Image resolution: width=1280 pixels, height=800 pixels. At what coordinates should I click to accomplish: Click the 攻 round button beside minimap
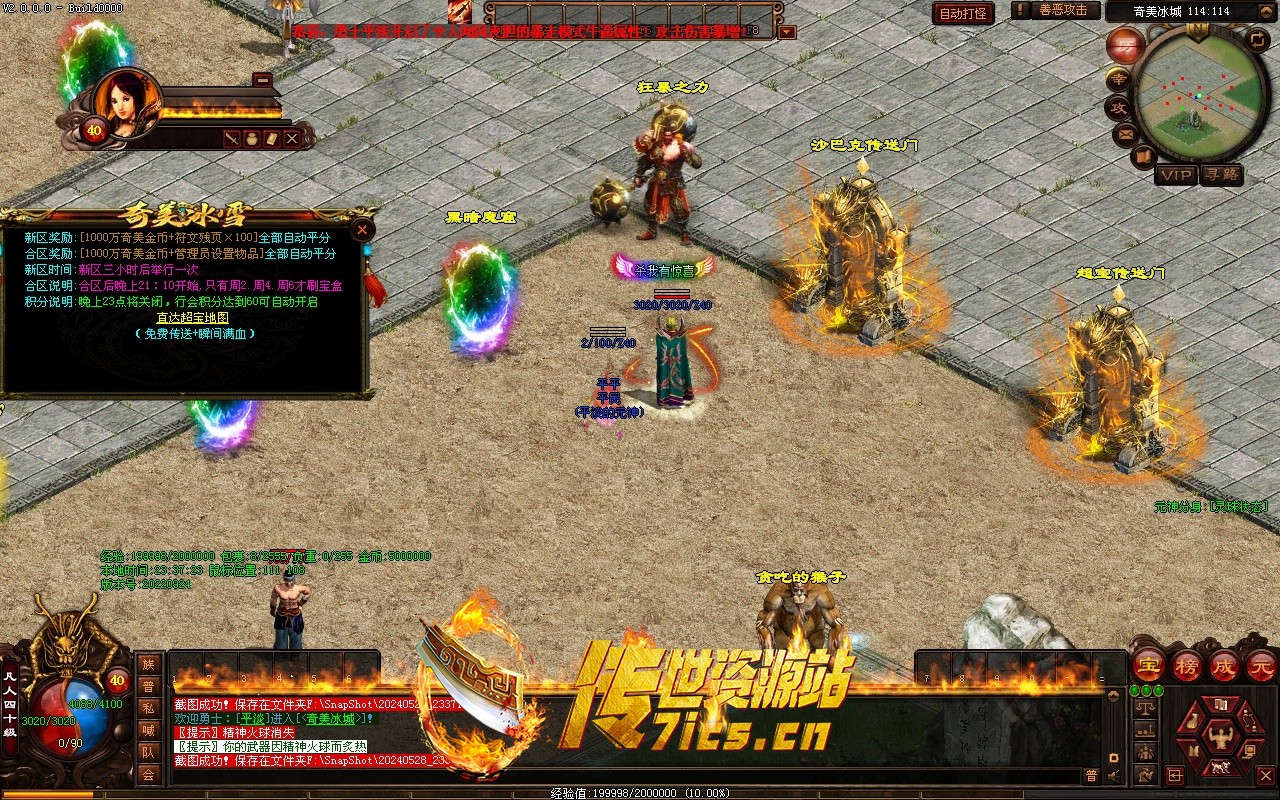pyautogui.click(x=1118, y=107)
